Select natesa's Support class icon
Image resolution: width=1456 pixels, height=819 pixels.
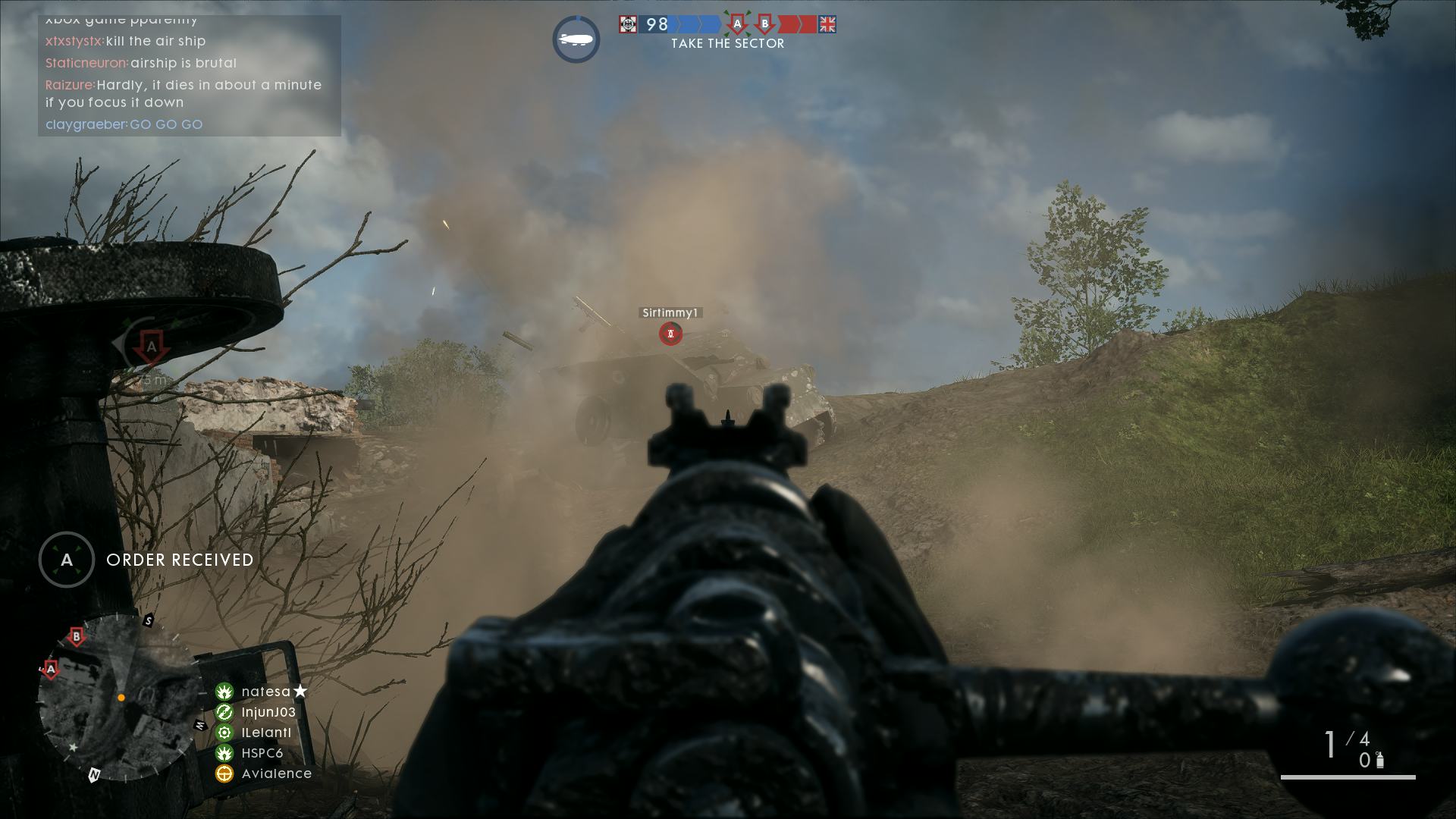[x=223, y=692]
